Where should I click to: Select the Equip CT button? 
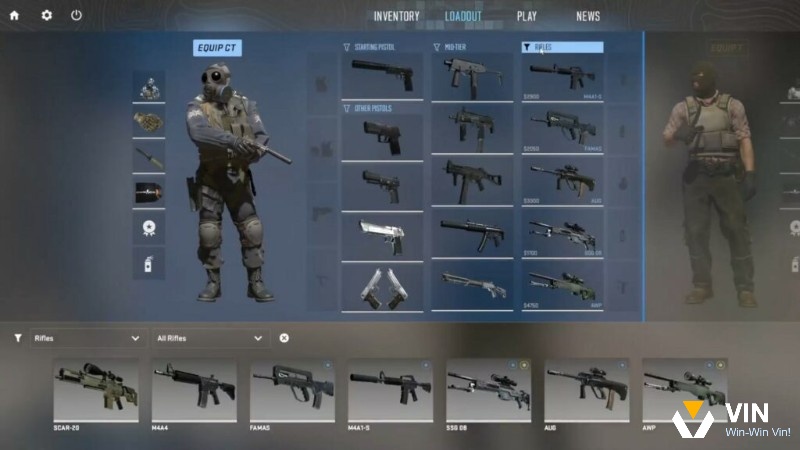pyautogui.click(x=217, y=48)
